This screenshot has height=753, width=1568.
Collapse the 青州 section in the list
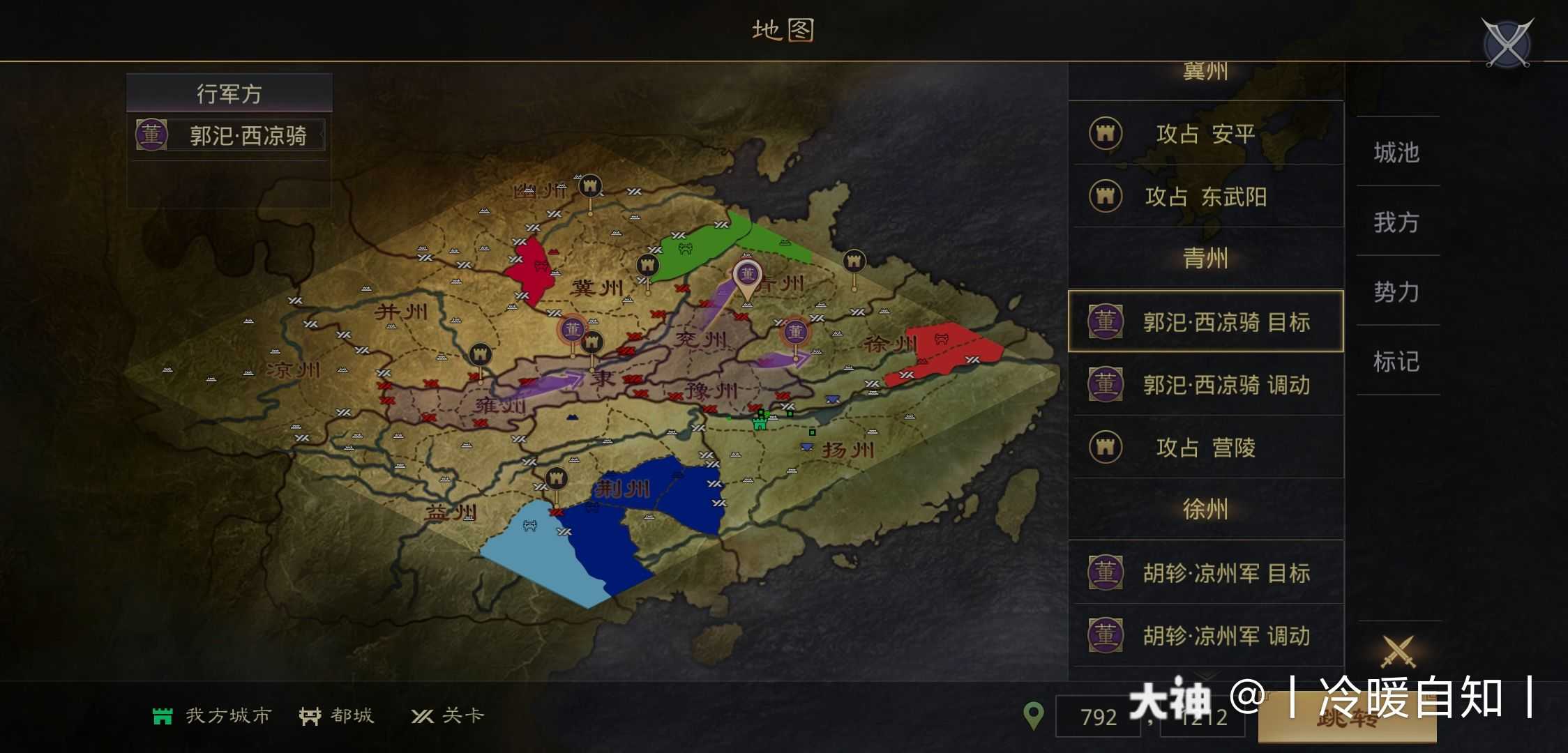[1205, 259]
